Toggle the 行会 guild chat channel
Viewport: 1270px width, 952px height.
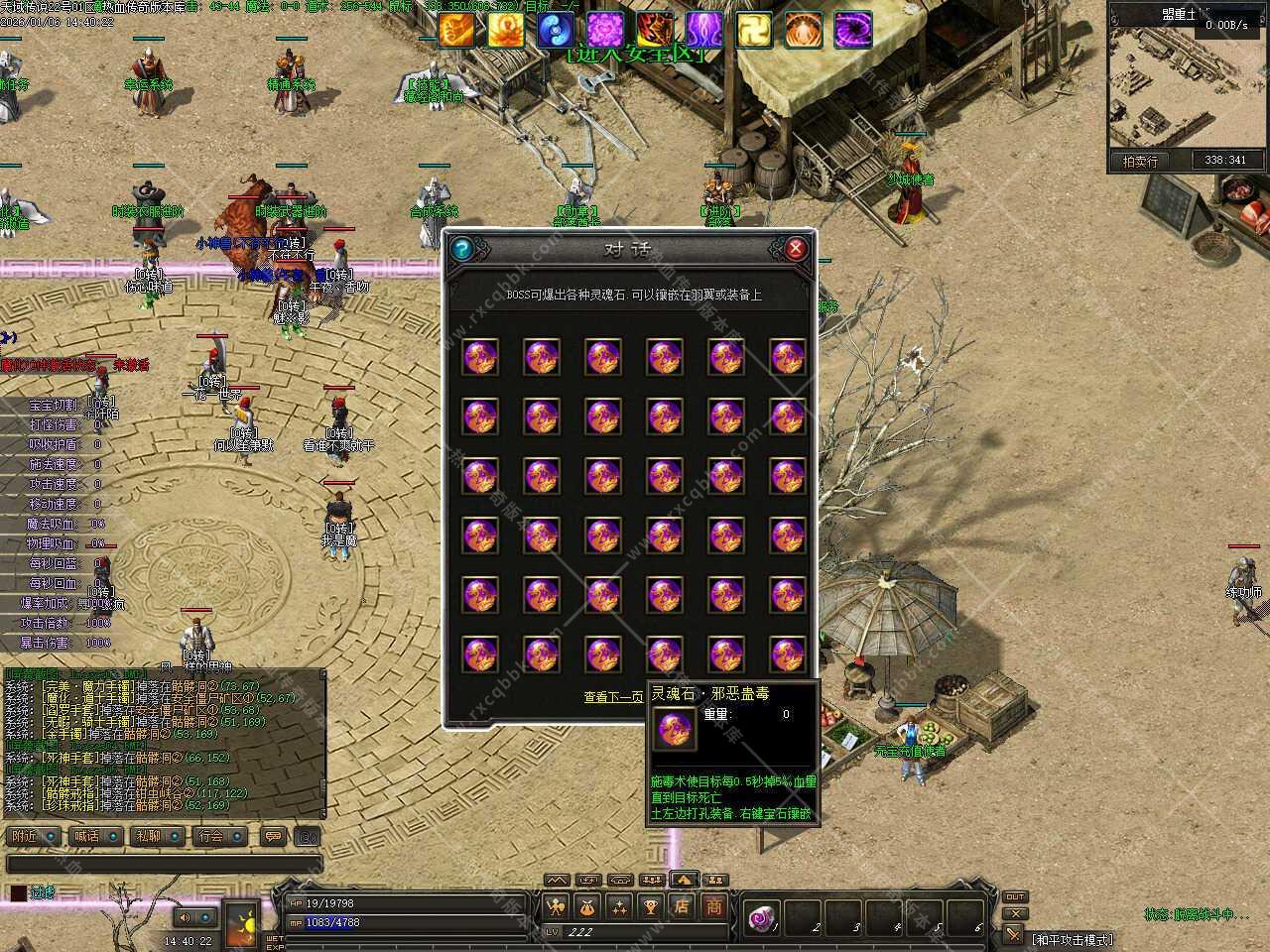(x=218, y=836)
